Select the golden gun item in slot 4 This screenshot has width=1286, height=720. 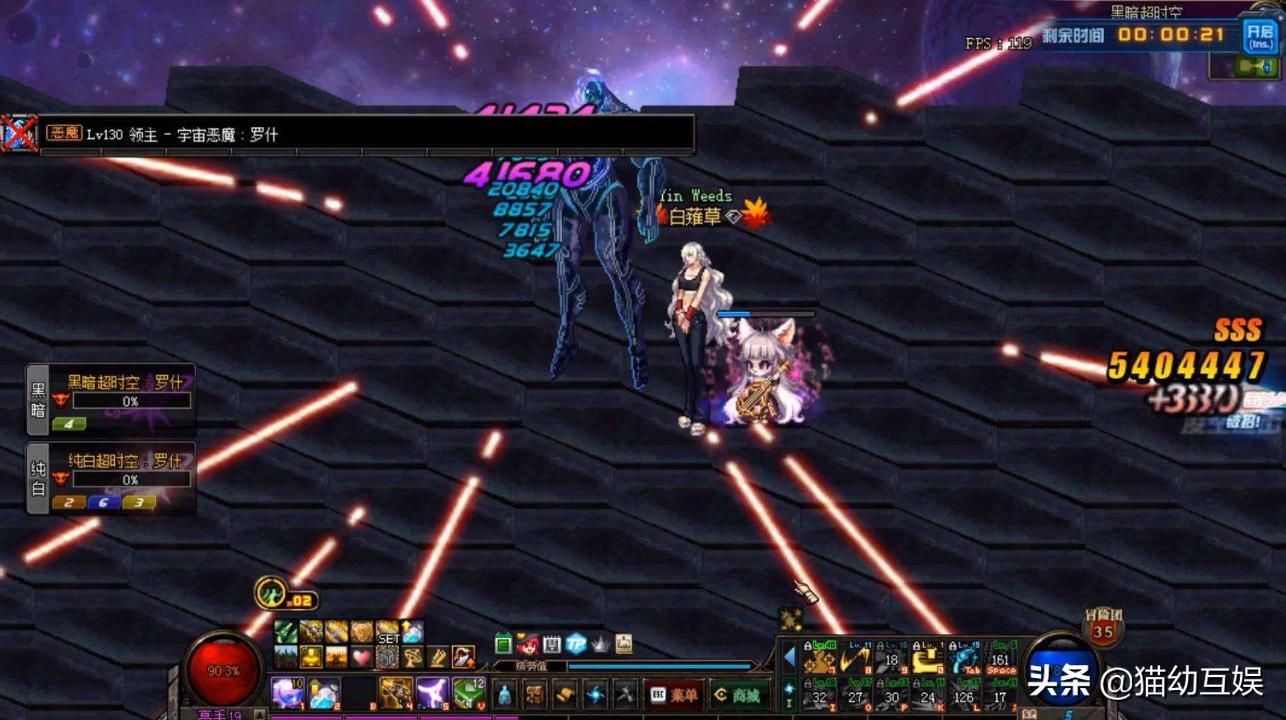396,693
